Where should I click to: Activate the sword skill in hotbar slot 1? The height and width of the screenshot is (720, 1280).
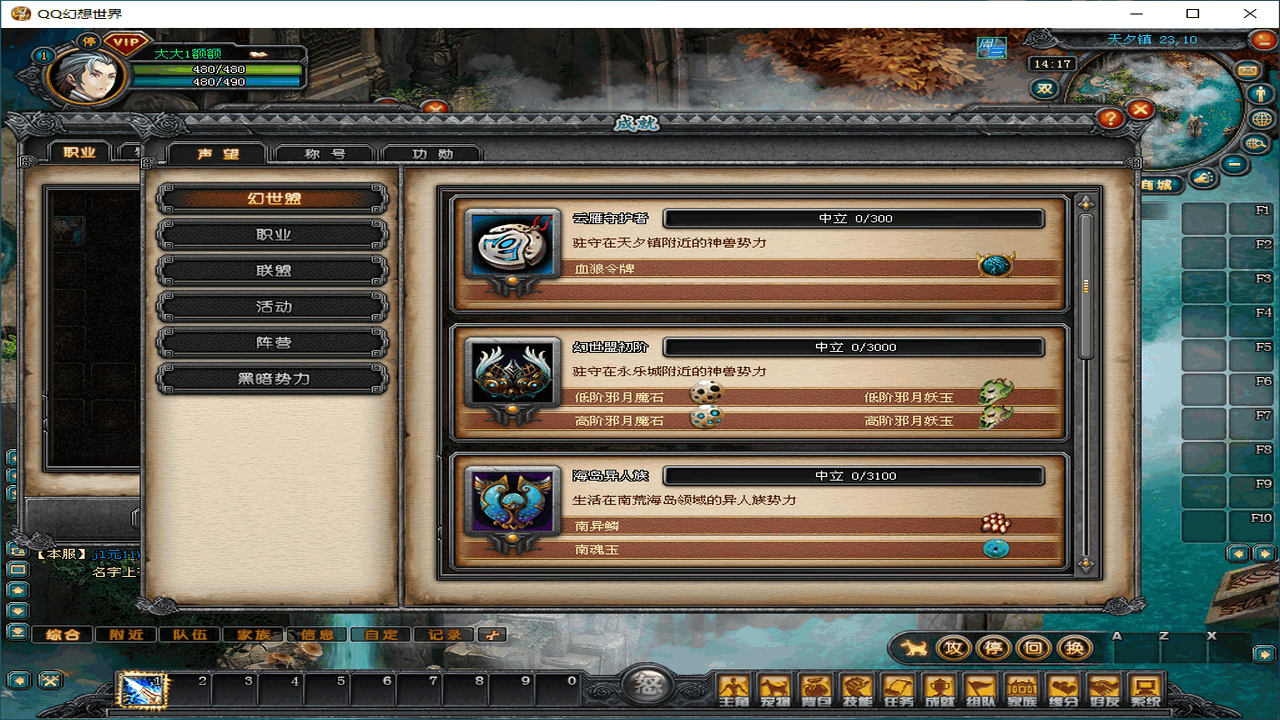[141, 689]
